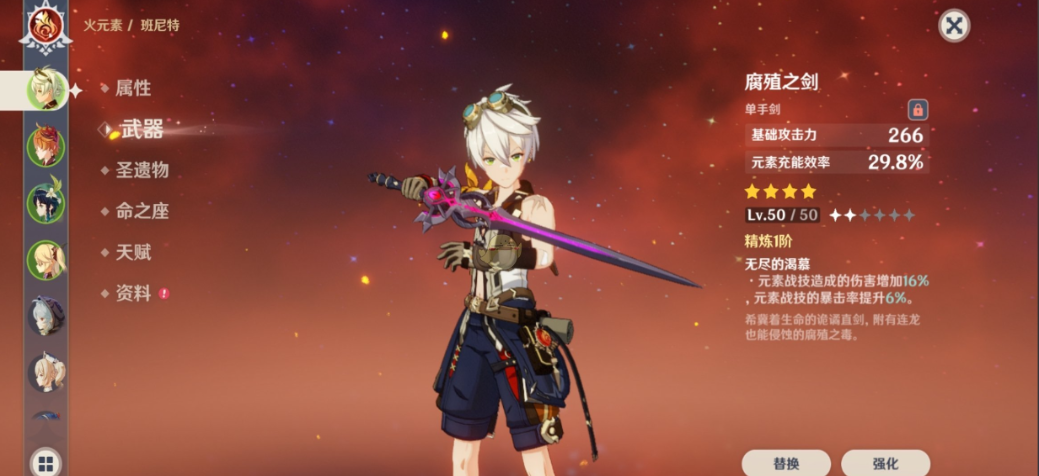1039x476 pixels.
Task: Close the character screen
Action: tap(954, 26)
